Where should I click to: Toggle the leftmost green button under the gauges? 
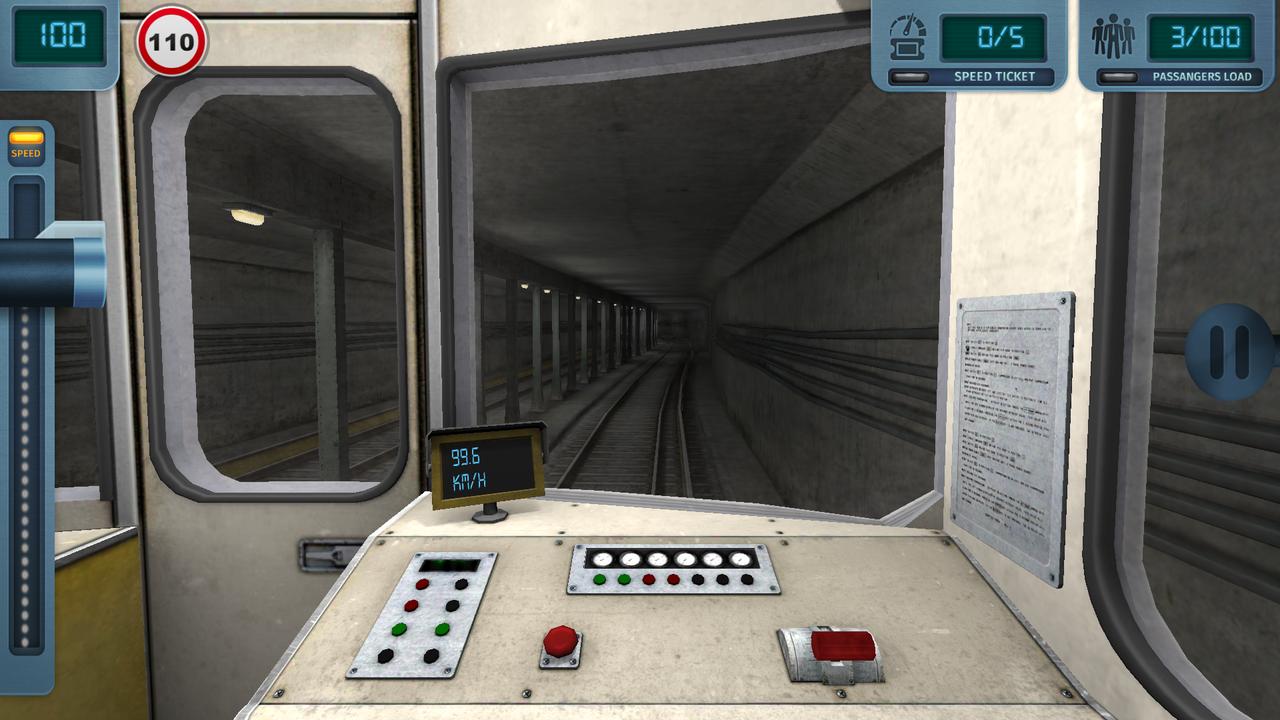click(599, 579)
